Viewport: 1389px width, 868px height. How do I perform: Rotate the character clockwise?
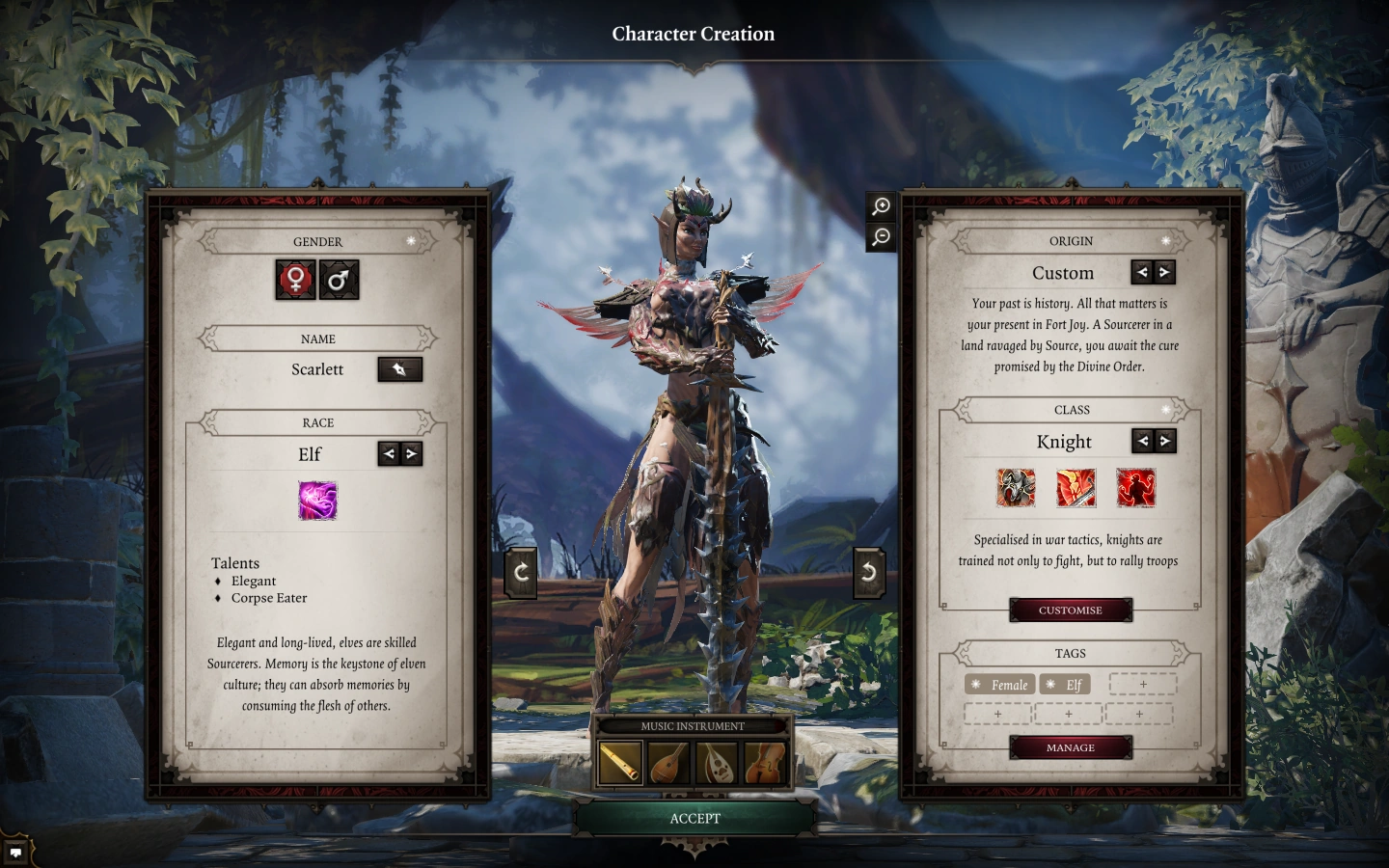pos(521,570)
